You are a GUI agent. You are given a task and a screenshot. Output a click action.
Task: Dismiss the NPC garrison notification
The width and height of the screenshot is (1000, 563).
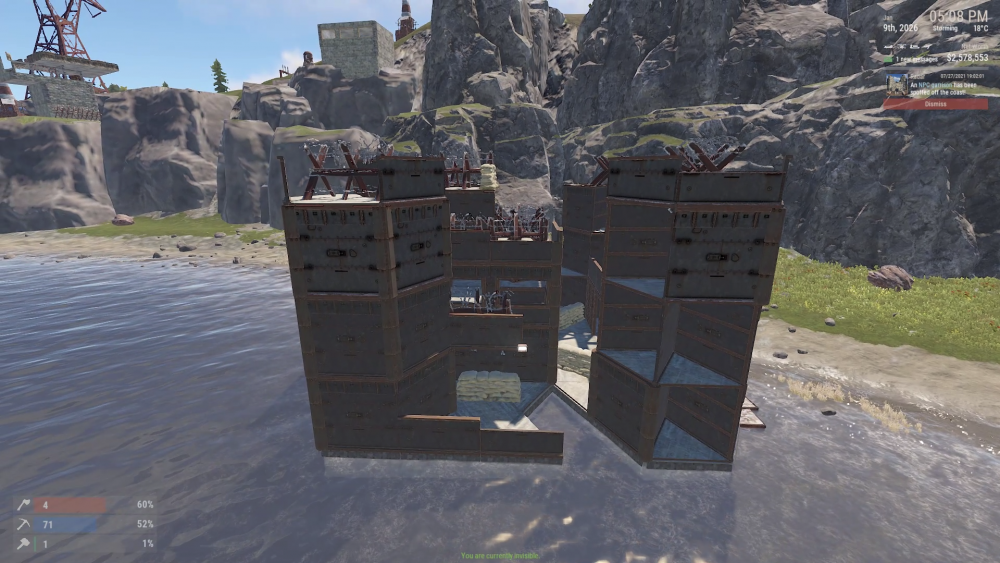pos(935,104)
